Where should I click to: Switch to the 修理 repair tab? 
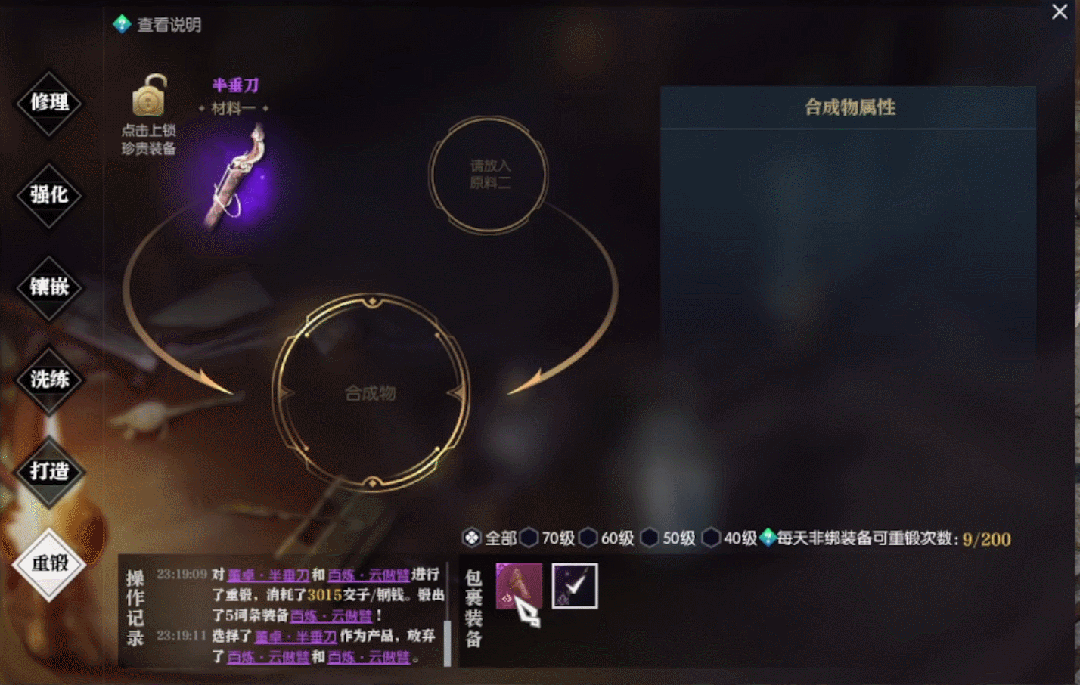coord(48,102)
